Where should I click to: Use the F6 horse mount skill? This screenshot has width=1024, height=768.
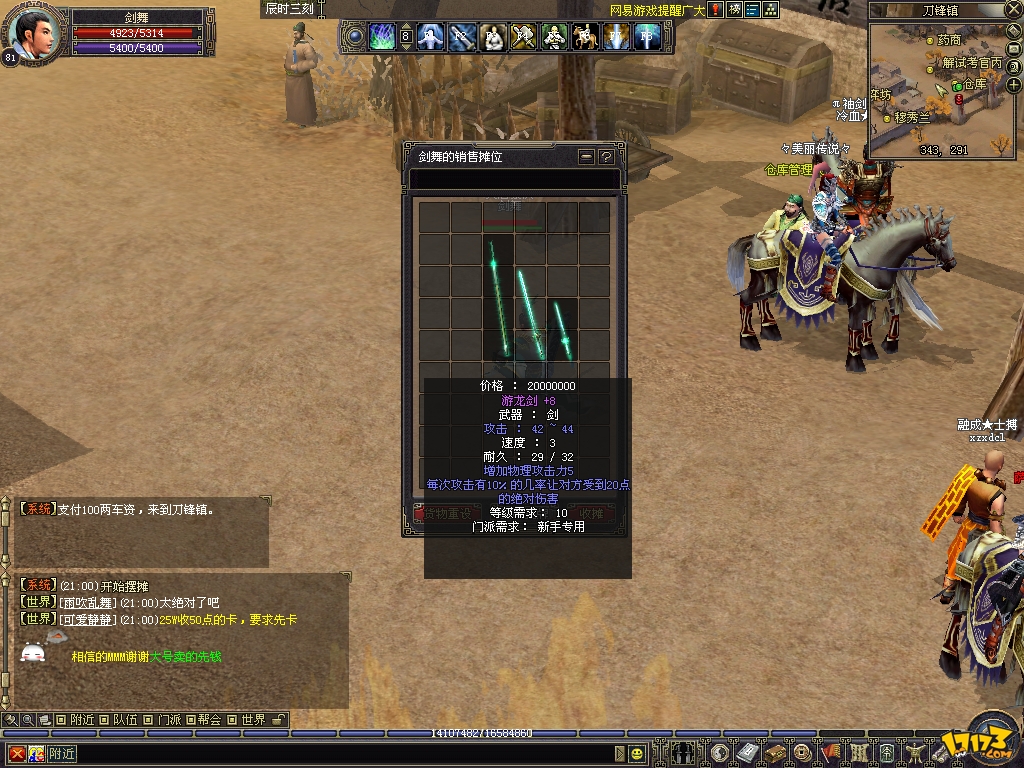(x=585, y=38)
